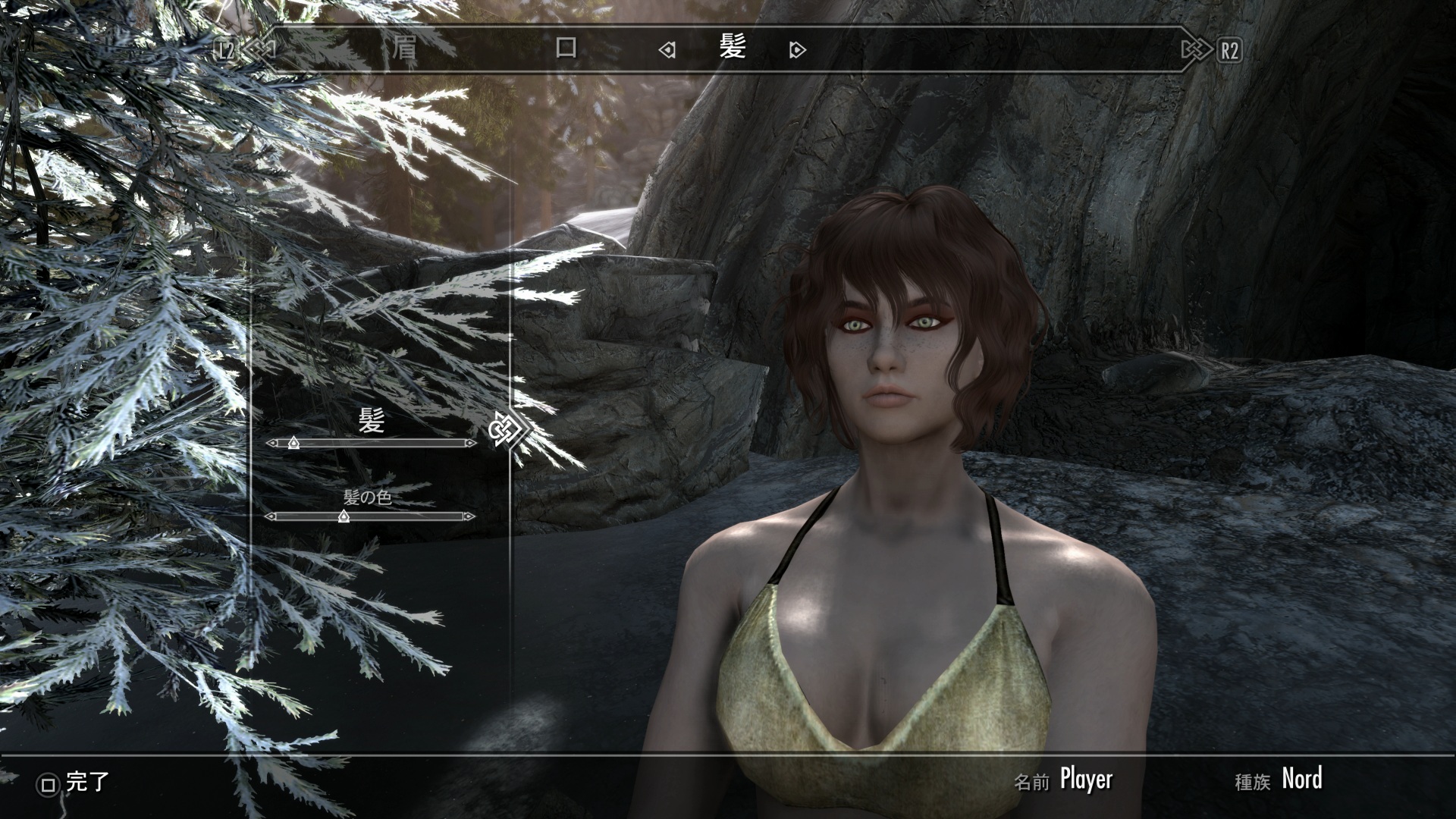
Task: Click the 髪の色 slider's right end arrow
Action: pos(469,516)
